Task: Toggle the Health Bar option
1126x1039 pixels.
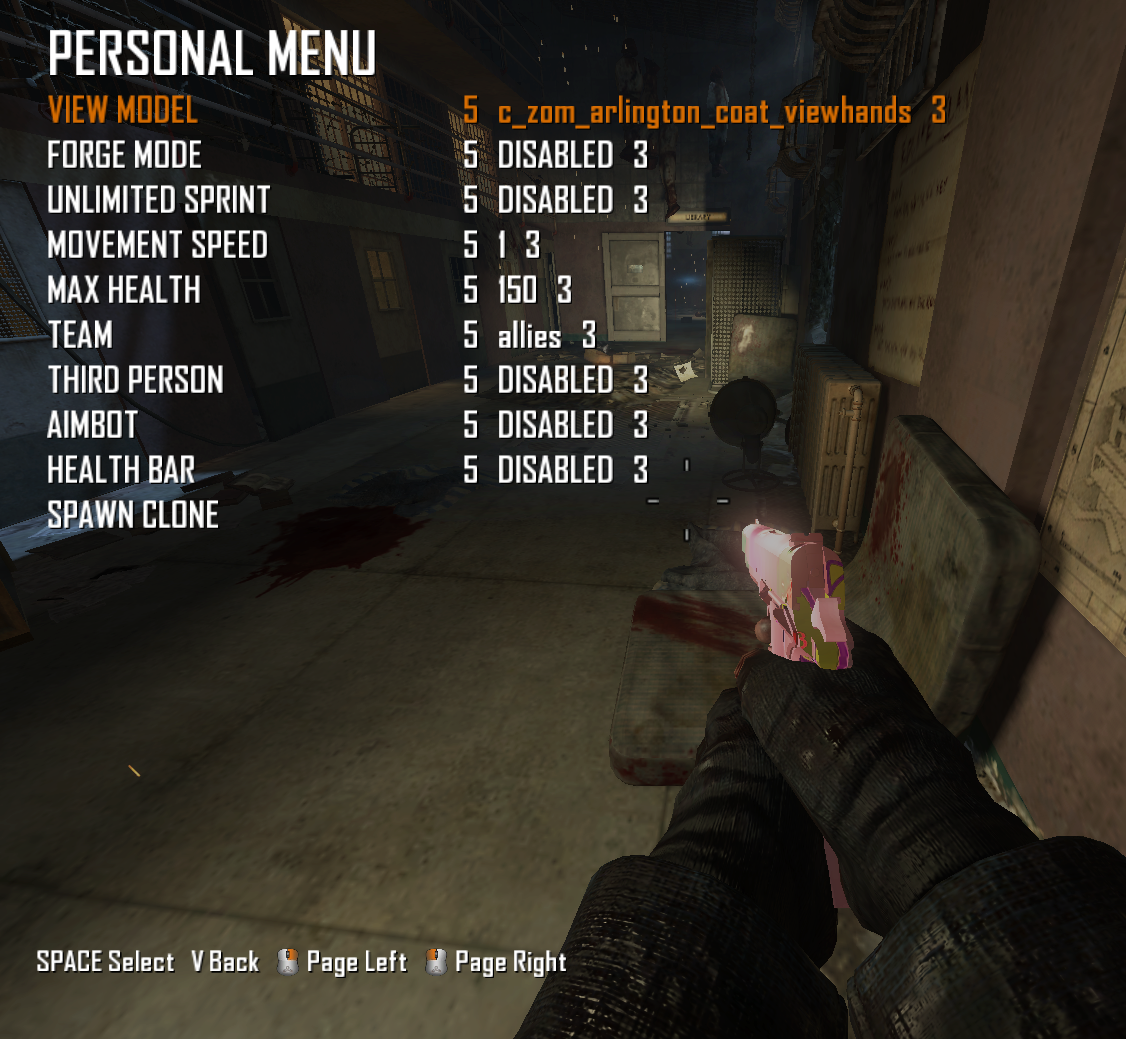Action: (x=121, y=470)
